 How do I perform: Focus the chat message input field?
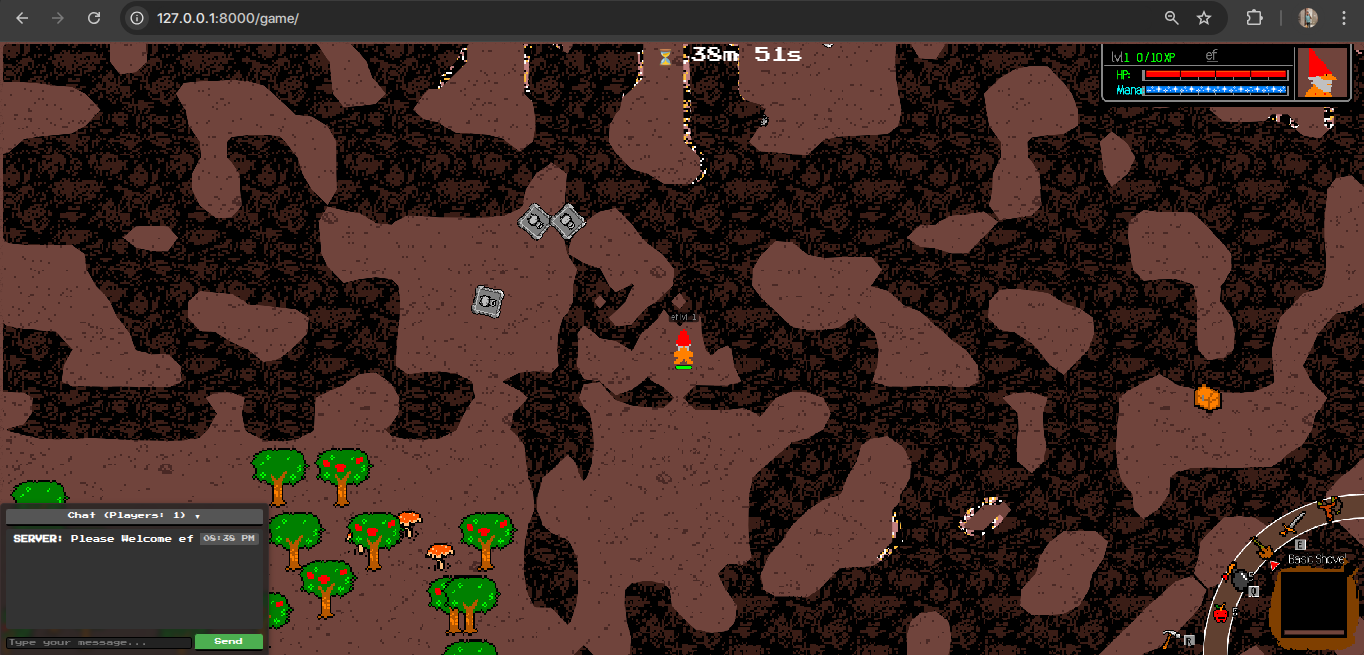tap(99, 642)
